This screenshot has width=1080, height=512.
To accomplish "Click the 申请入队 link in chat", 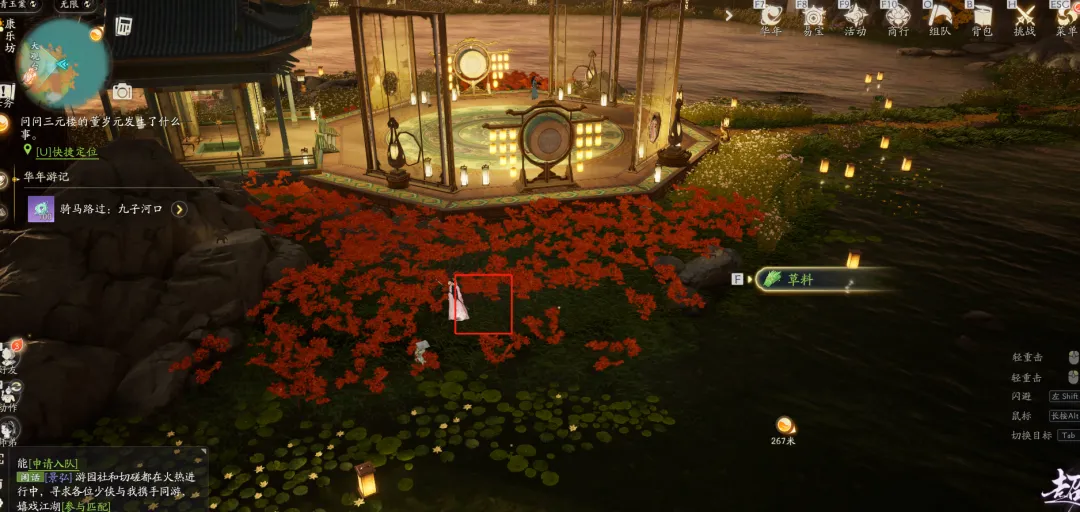I will [x=53, y=463].
